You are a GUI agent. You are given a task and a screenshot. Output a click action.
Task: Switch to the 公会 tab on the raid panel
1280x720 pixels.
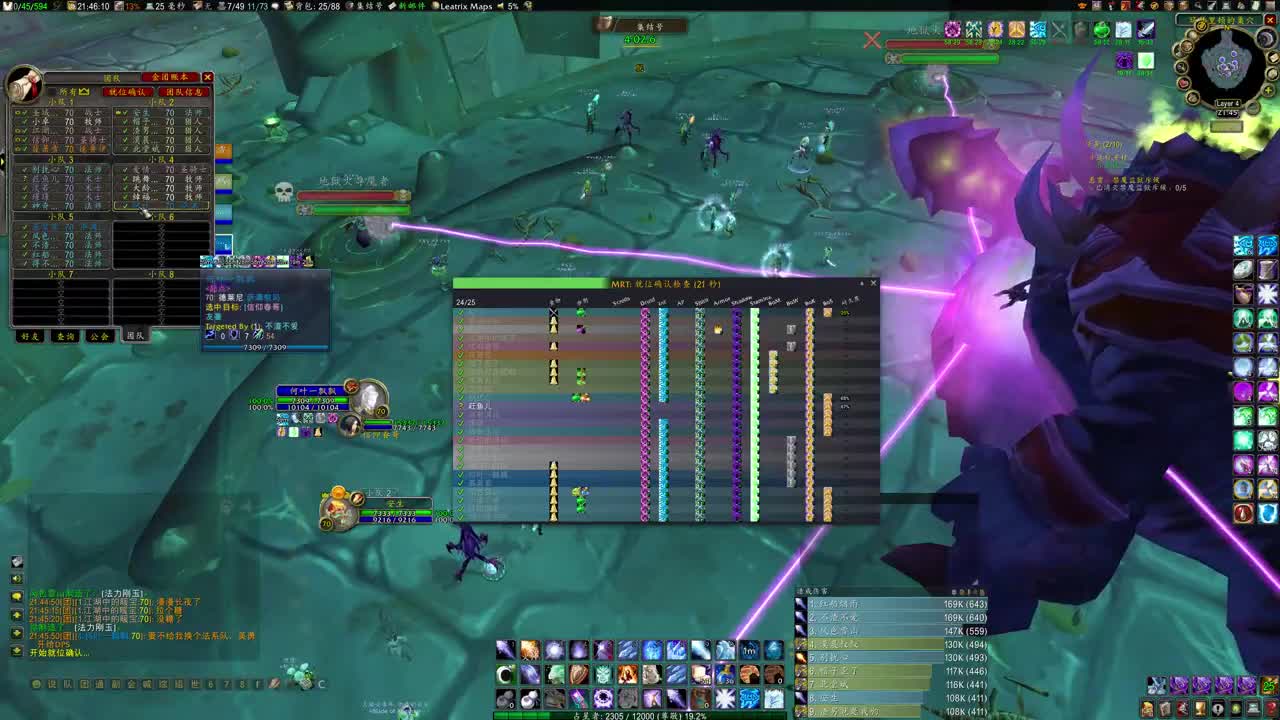(x=98, y=336)
